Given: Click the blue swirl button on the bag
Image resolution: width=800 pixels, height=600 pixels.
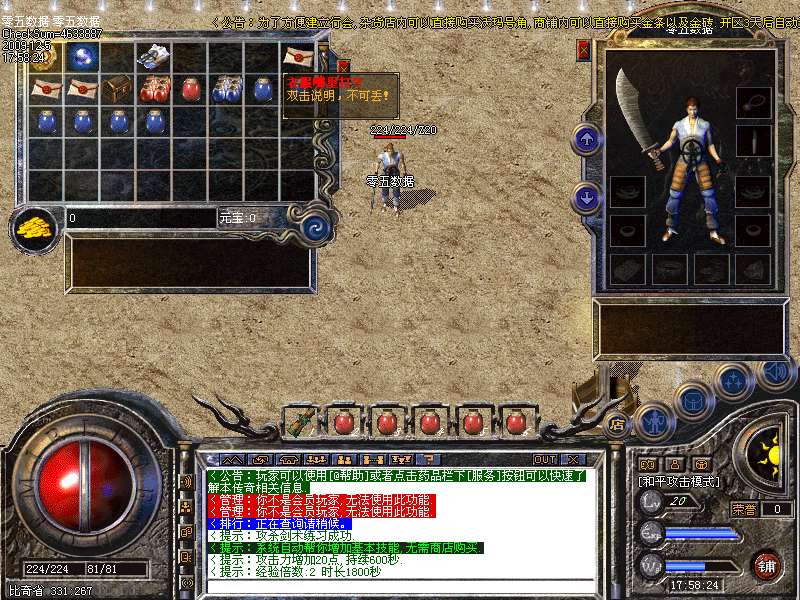Looking at the screenshot, I should pos(317,226).
